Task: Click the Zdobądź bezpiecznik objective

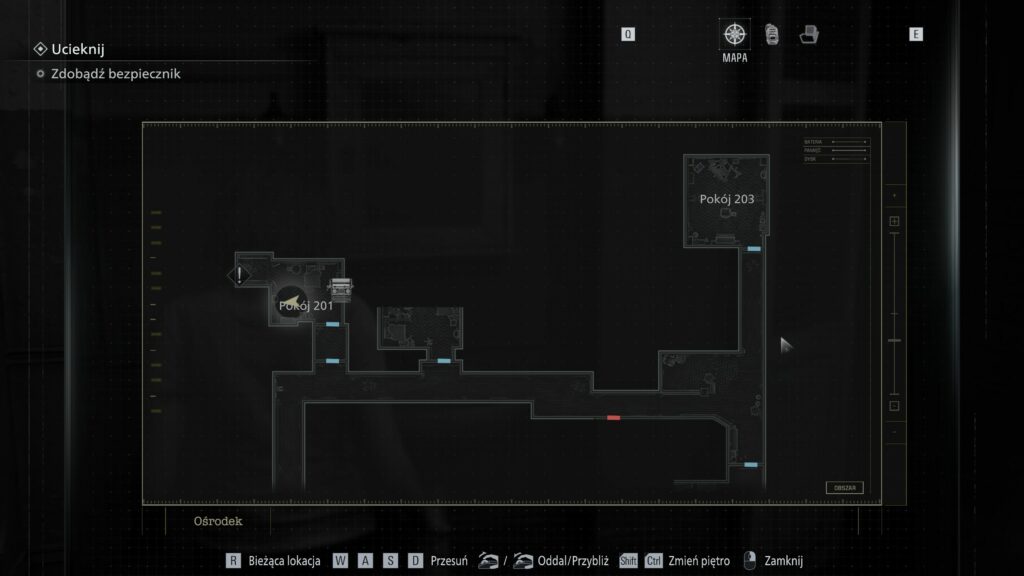Action: click(115, 73)
